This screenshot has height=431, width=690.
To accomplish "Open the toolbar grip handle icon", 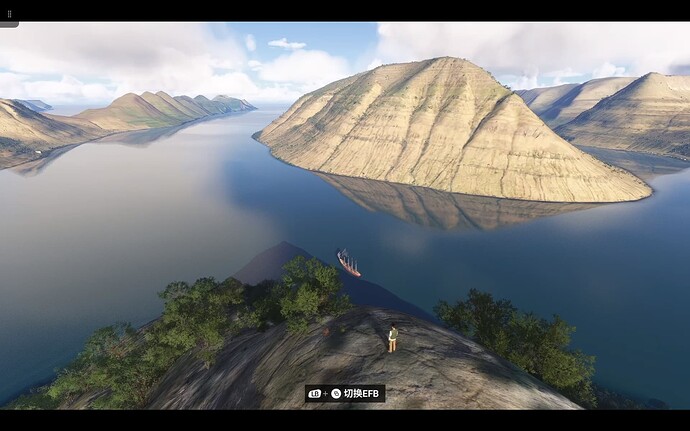I will 9,14.
